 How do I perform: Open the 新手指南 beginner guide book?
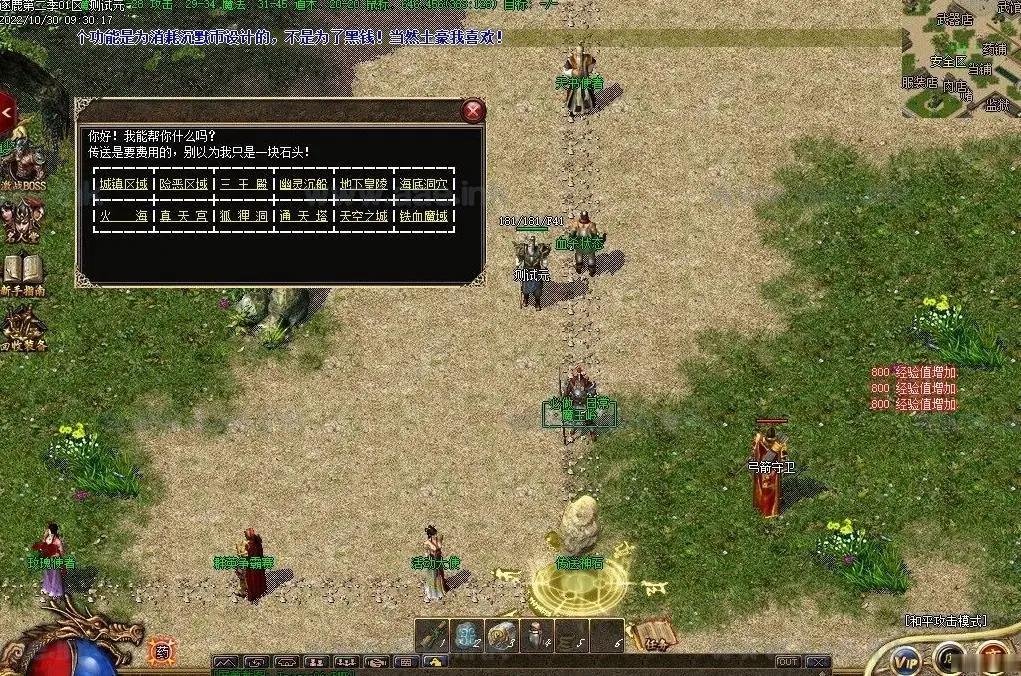(22, 272)
